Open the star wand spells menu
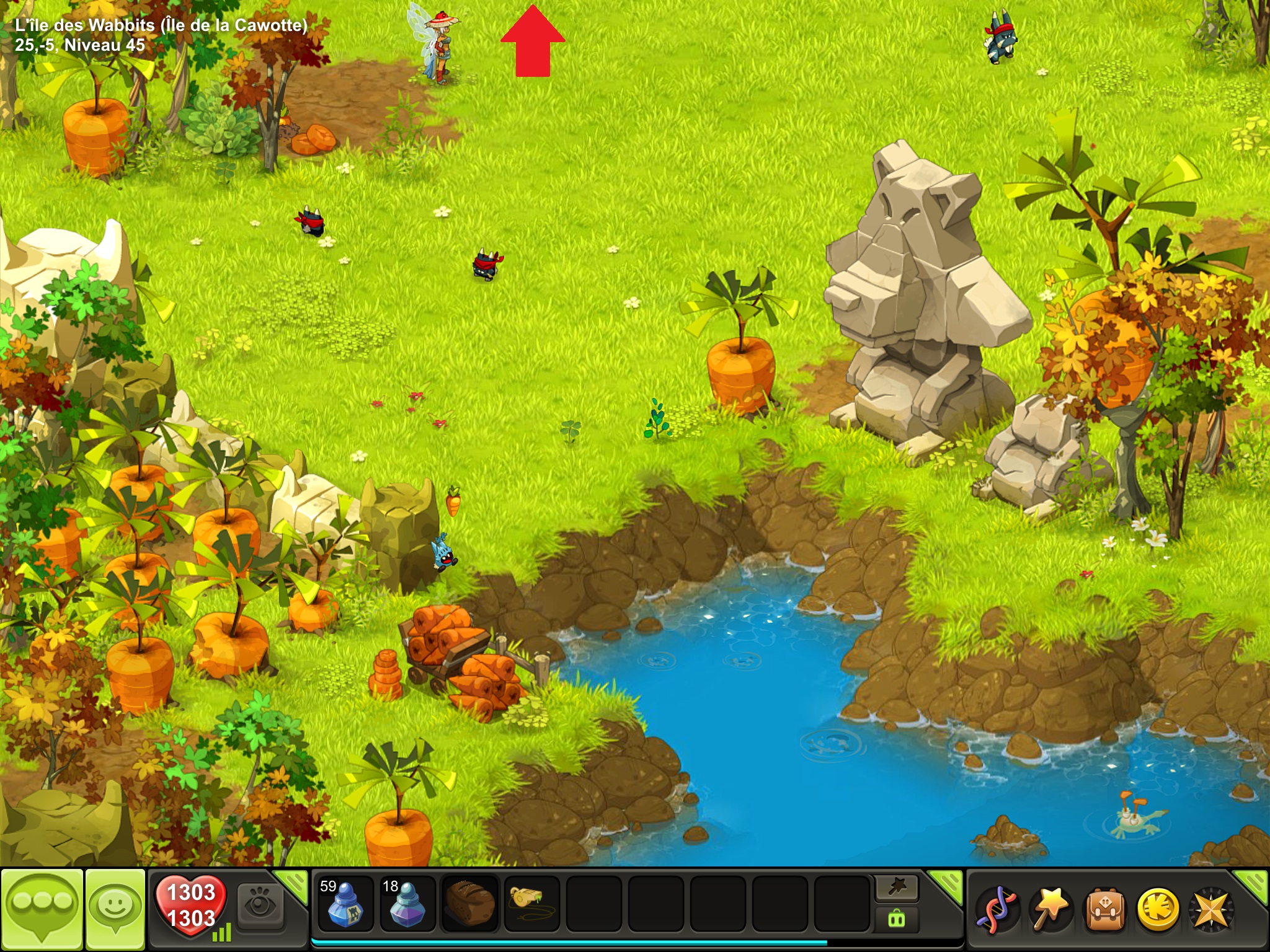Image resolution: width=1270 pixels, height=952 pixels. tap(1050, 910)
